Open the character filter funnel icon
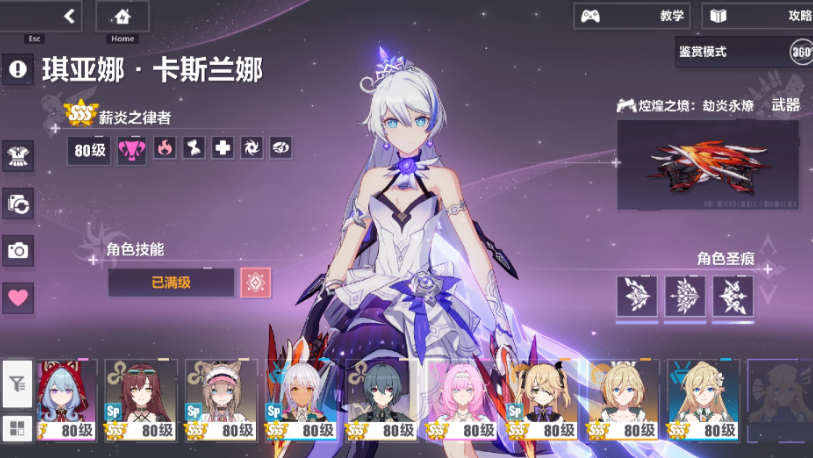The height and width of the screenshot is (458, 813). pyautogui.click(x=17, y=383)
